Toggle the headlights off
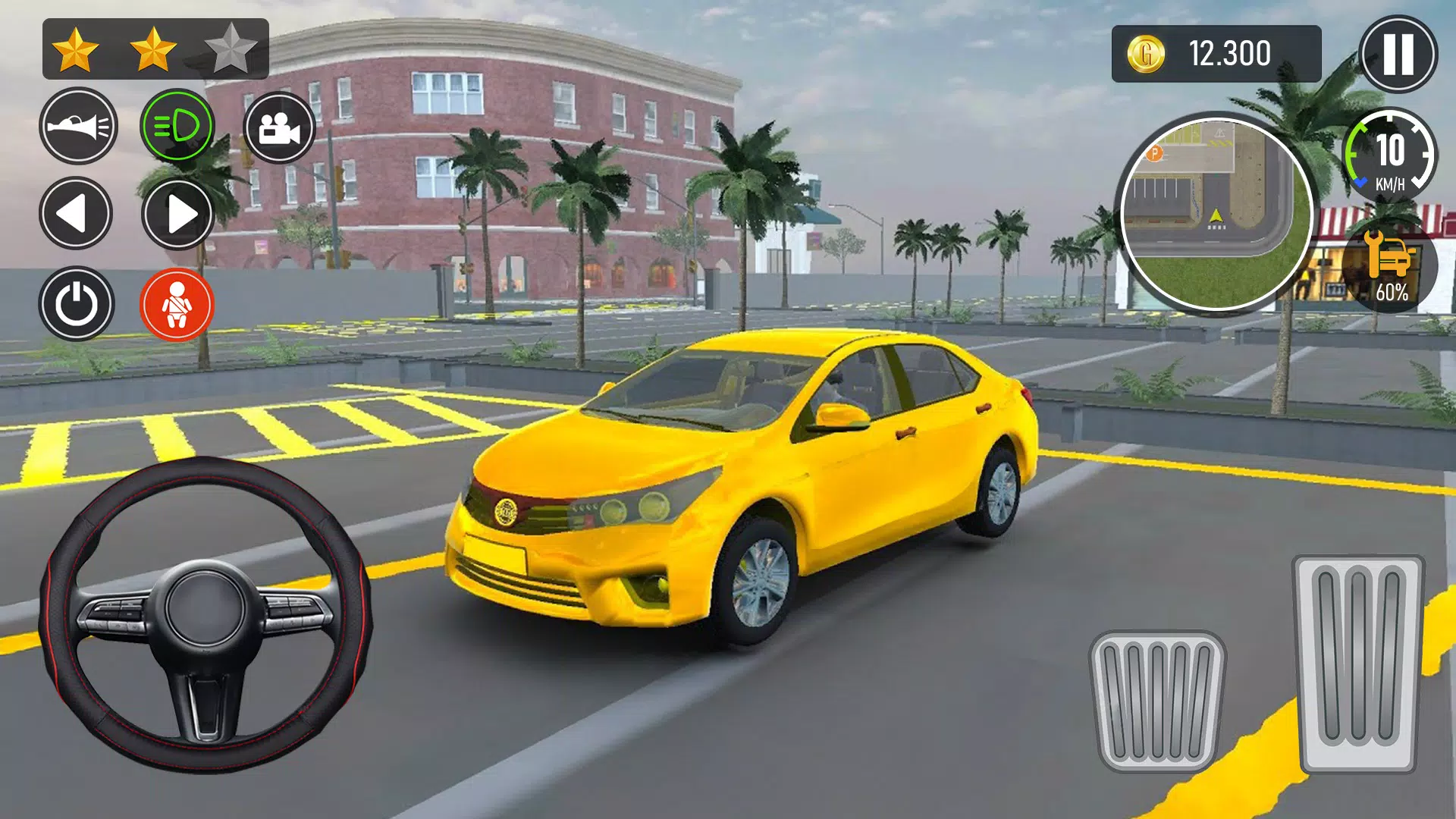 179,126
